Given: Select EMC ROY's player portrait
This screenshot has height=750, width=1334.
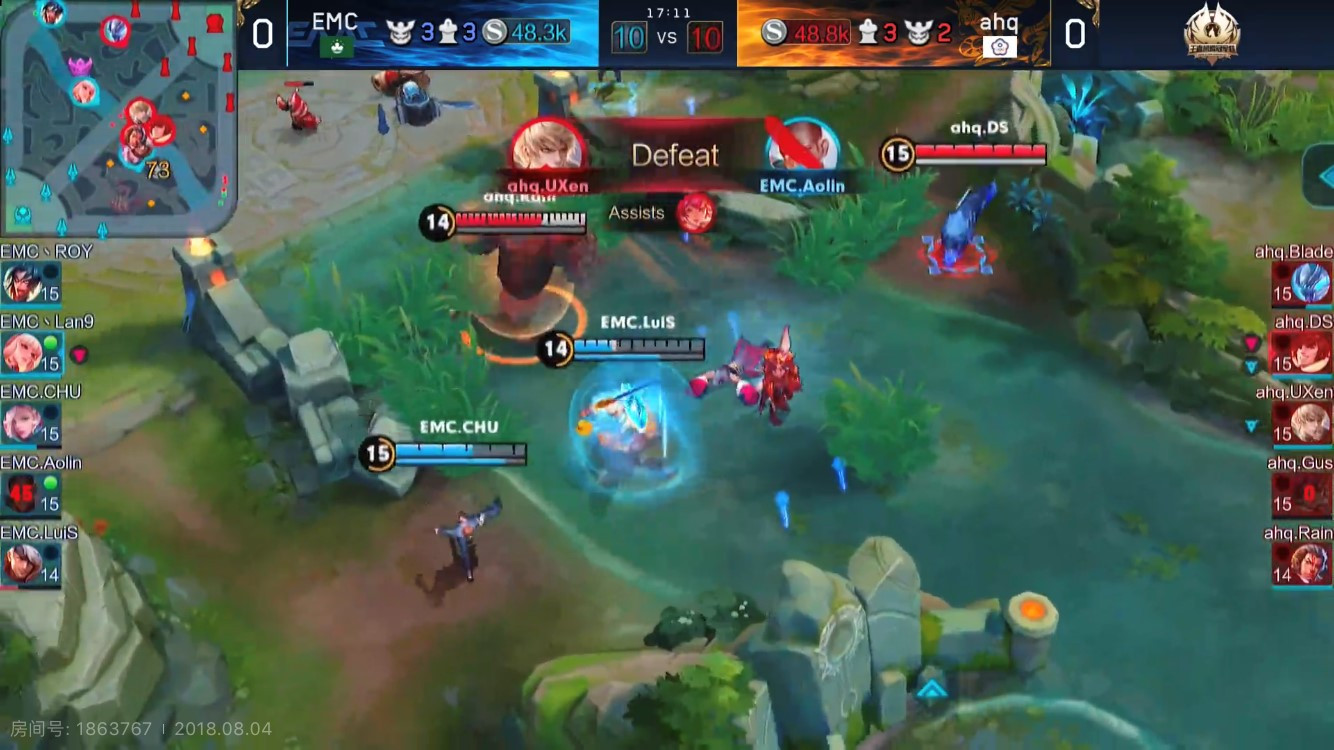Looking at the screenshot, I should click(x=22, y=282).
